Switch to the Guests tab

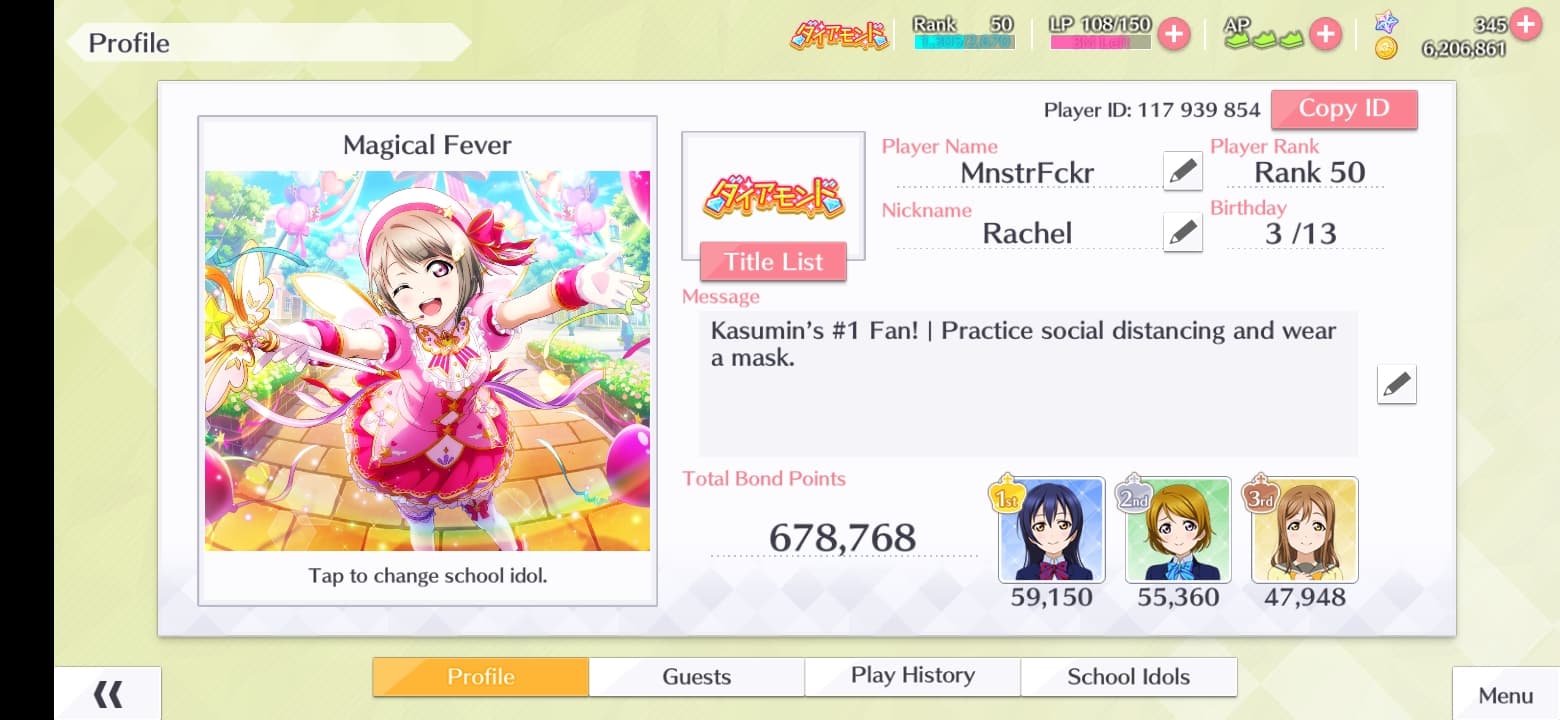click(696, 677)
